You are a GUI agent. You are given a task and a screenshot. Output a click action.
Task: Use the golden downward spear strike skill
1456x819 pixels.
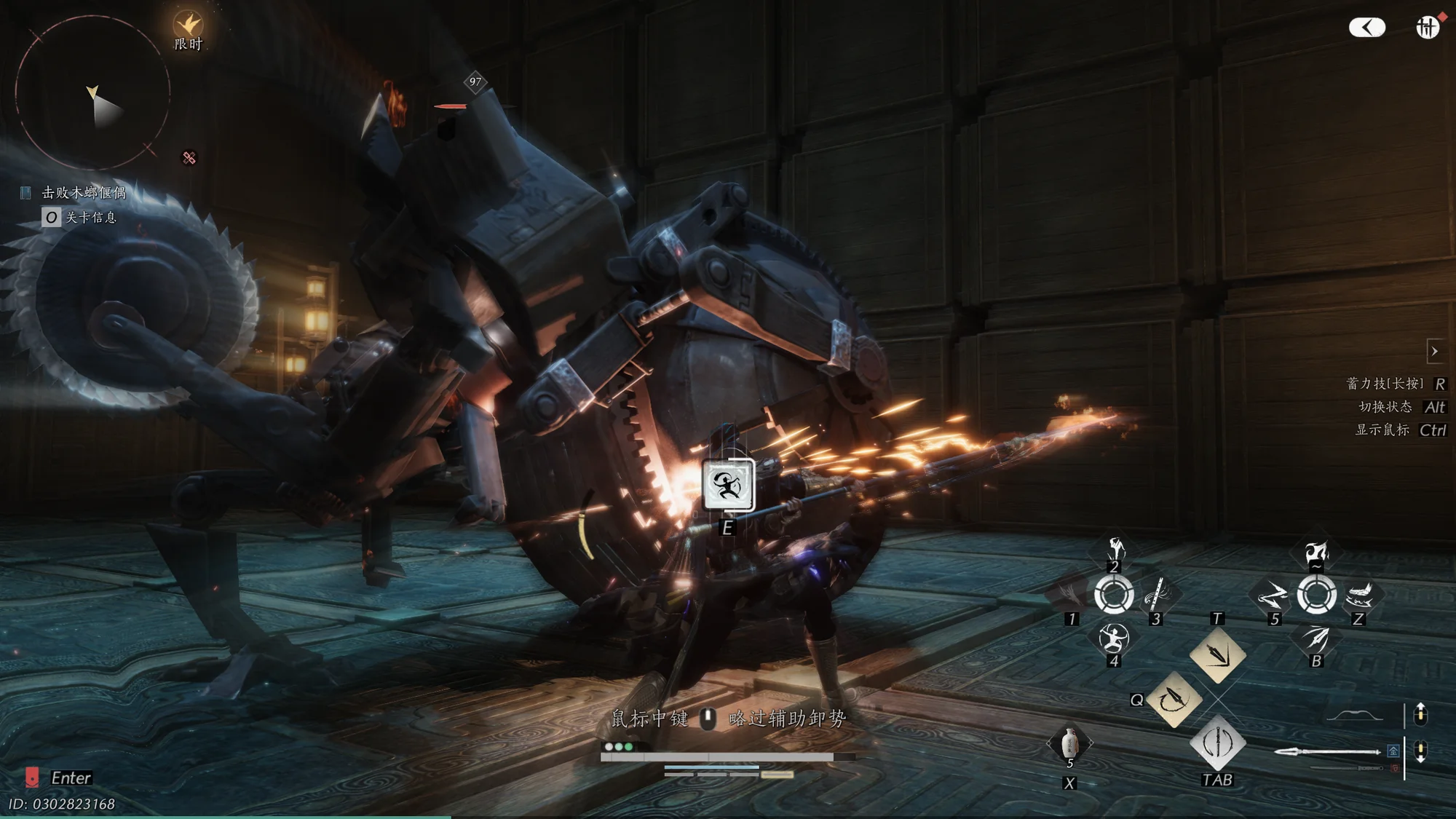coord(1217,654)
